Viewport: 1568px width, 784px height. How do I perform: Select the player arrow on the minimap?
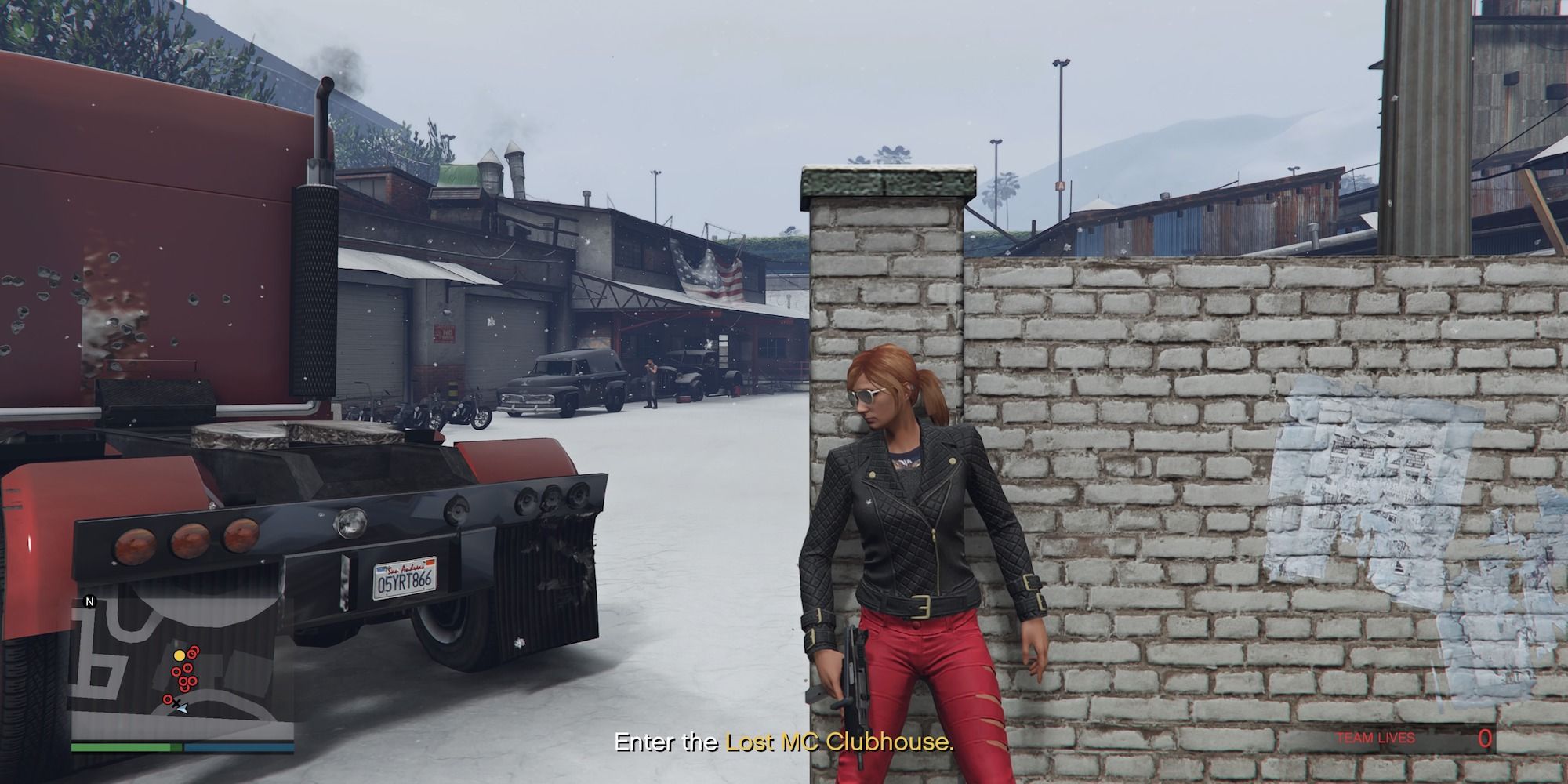point(182,708)
